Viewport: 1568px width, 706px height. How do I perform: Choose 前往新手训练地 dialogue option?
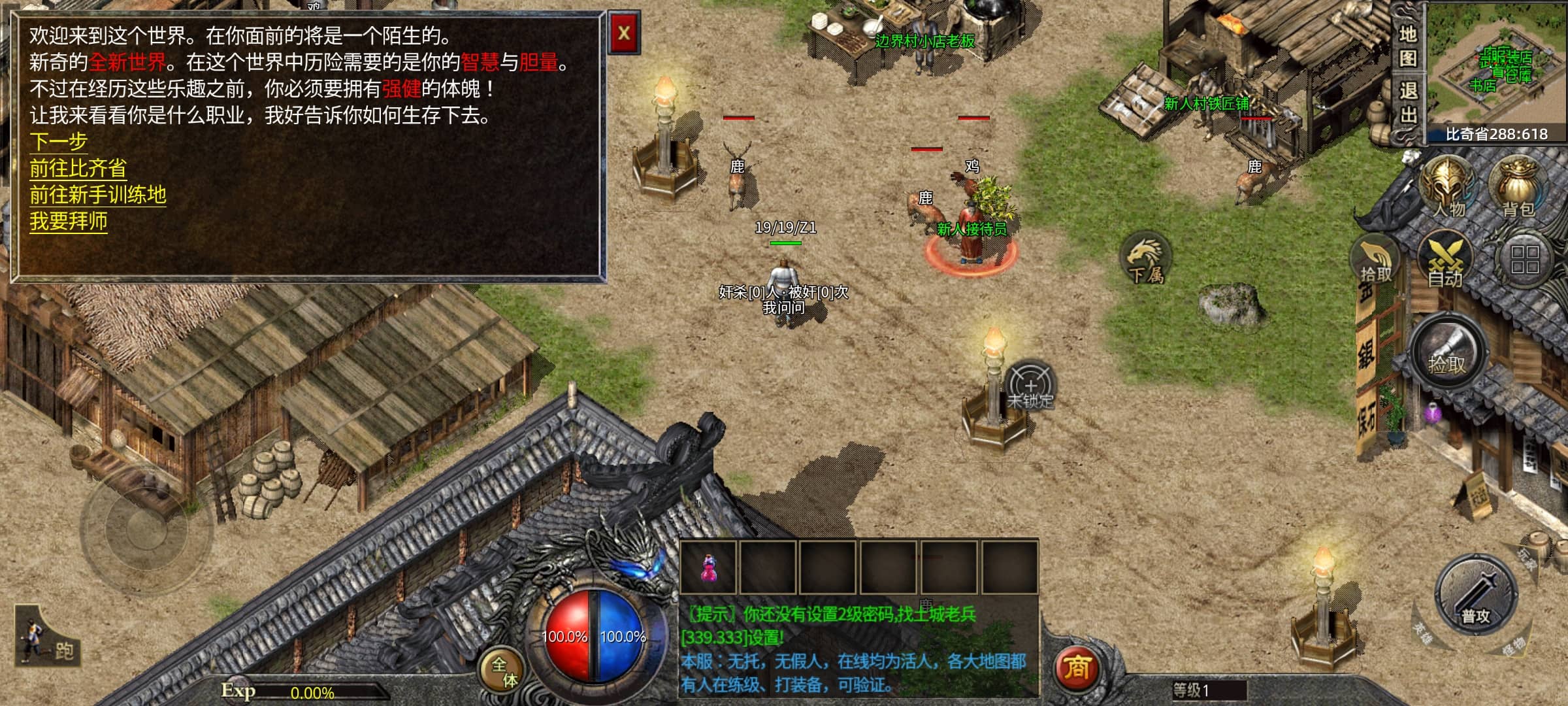coord(98,195)
